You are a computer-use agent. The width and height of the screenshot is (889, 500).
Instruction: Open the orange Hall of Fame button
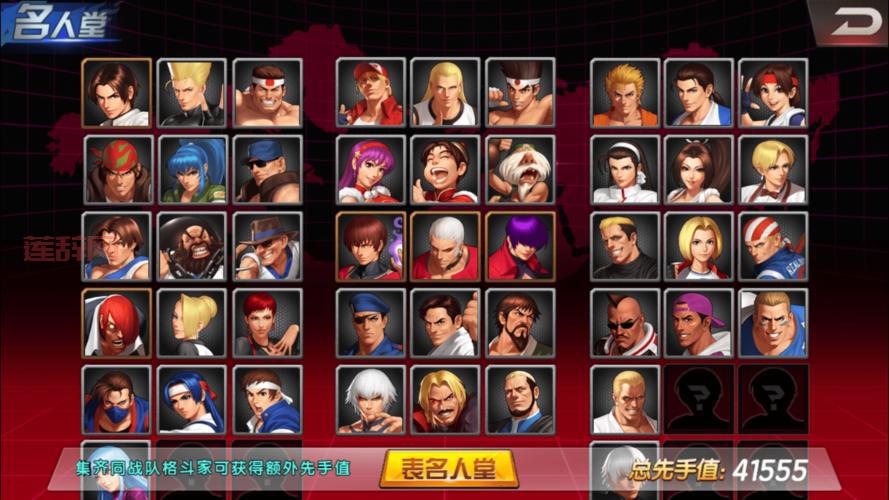[x=448, y=467]
